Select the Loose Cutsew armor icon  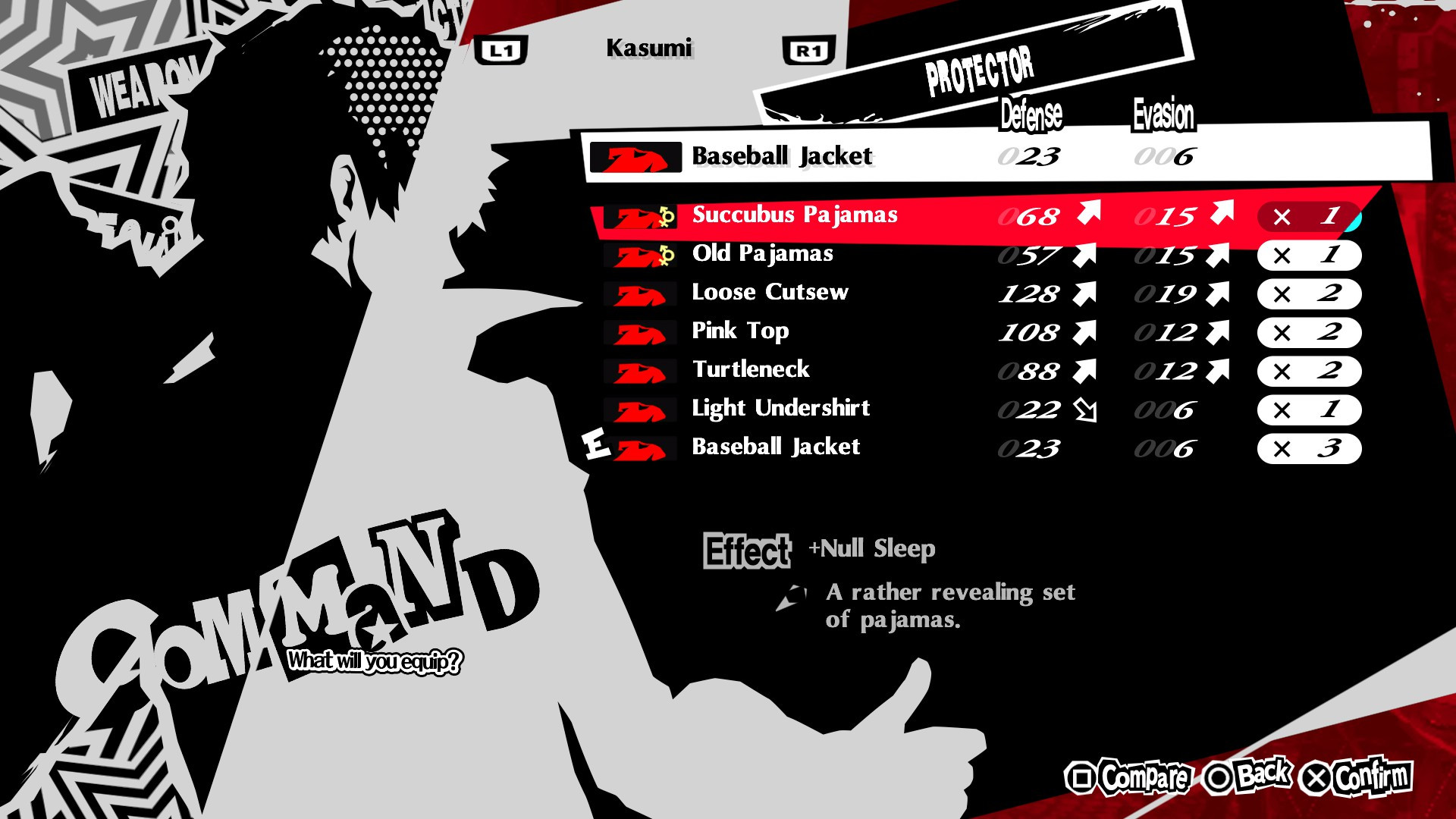[642, 295]
